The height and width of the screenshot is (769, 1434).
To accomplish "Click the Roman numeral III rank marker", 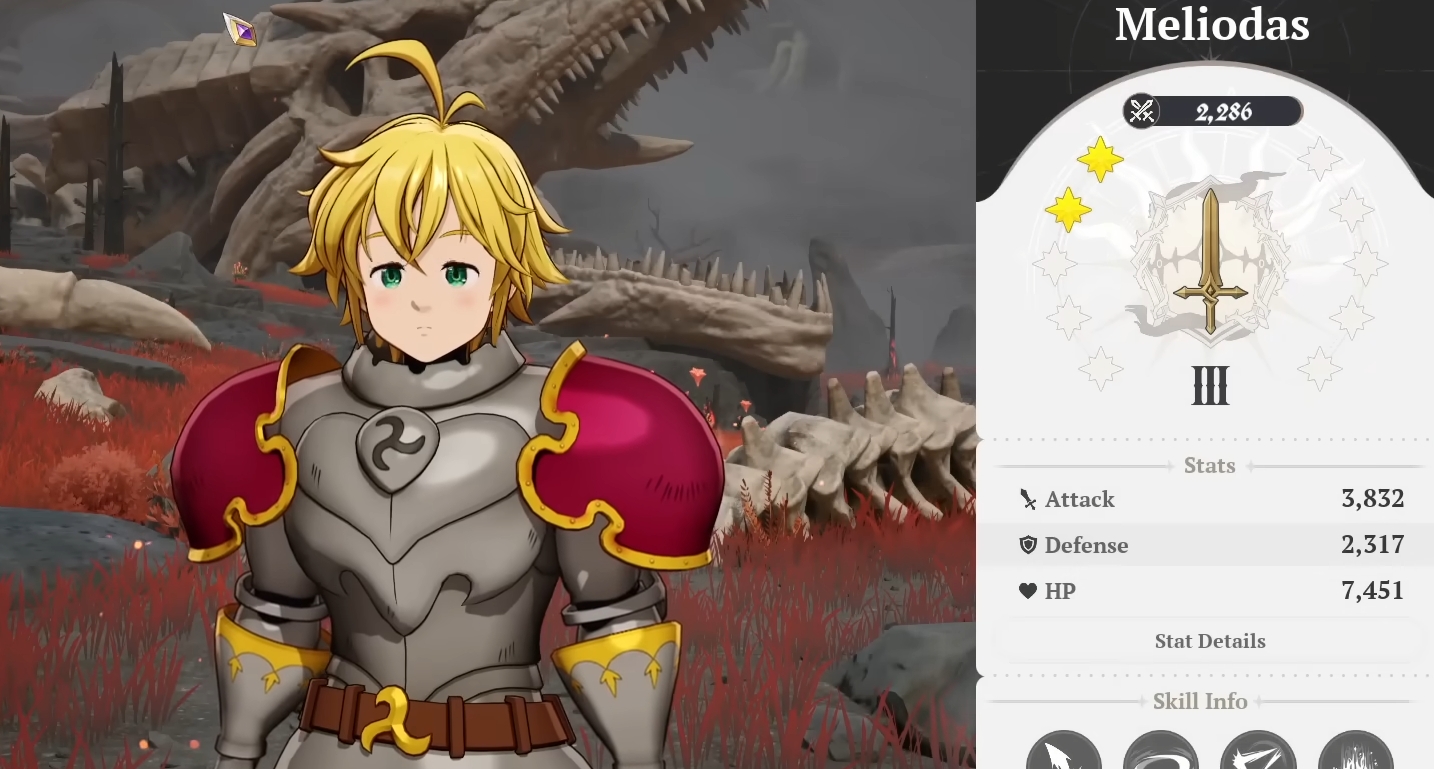I will (x=1210, y=387).
